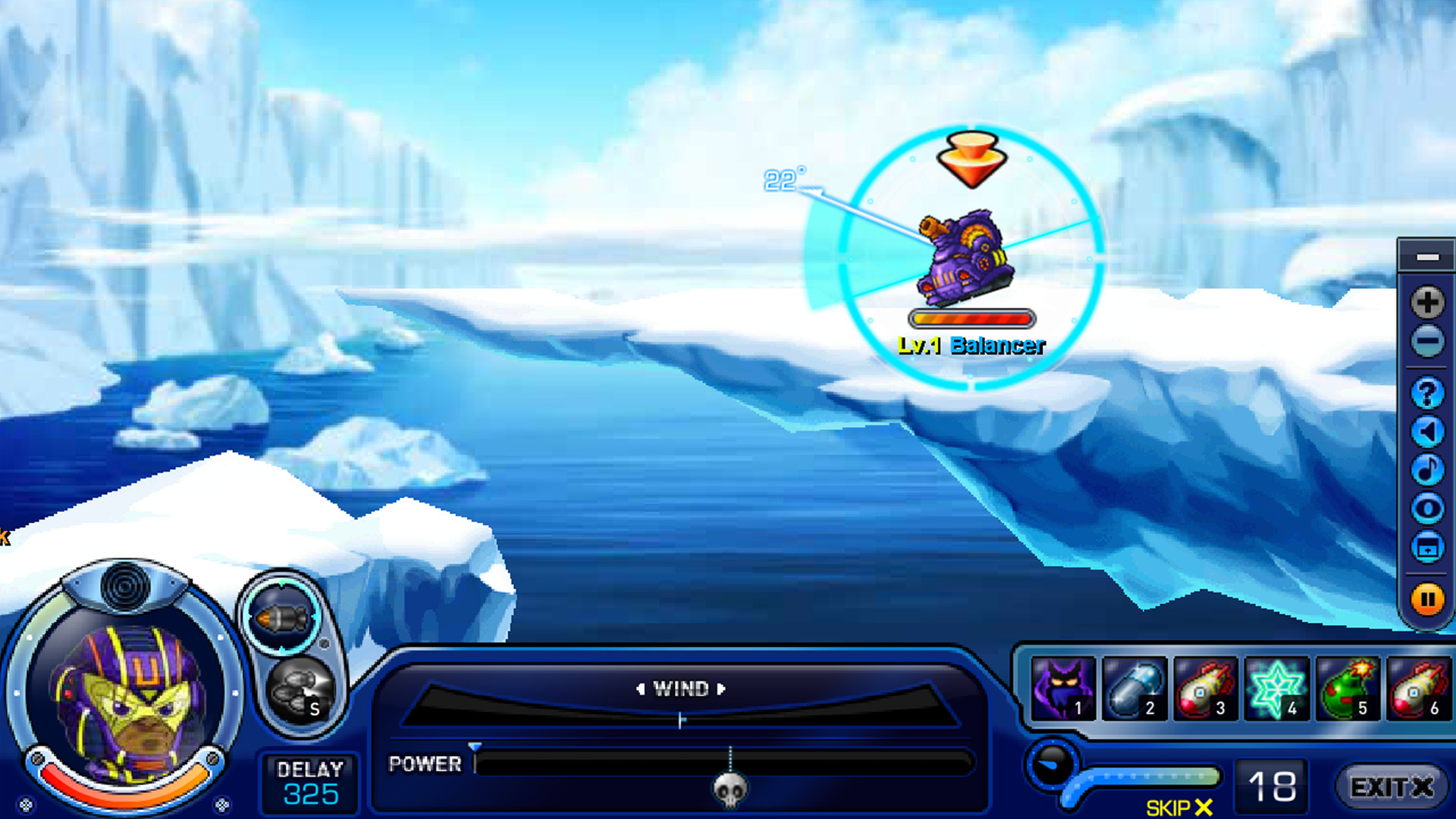Select the help question mark icon
This screenshot has height=819, width=1456.
tap(1428, 393)
